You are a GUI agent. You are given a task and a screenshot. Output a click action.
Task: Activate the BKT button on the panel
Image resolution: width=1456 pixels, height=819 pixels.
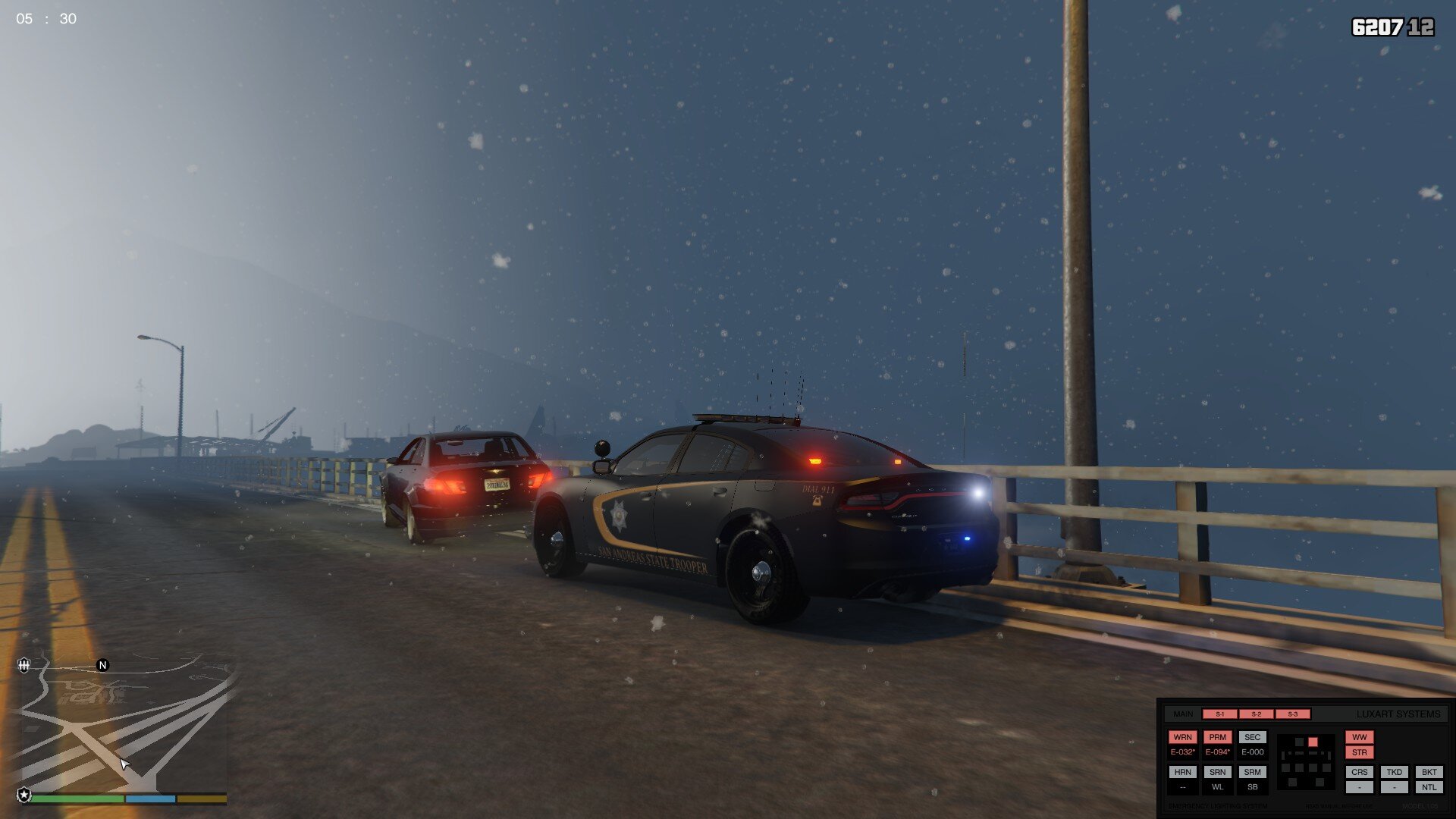1429,772
